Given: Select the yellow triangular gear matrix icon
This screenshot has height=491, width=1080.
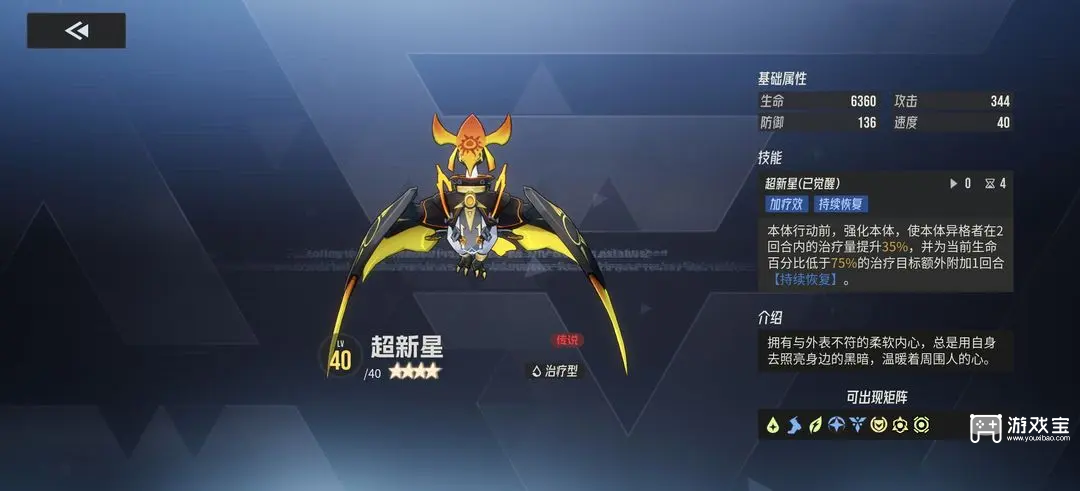Looking at the screenshot, I should click(x=900, y=425).
